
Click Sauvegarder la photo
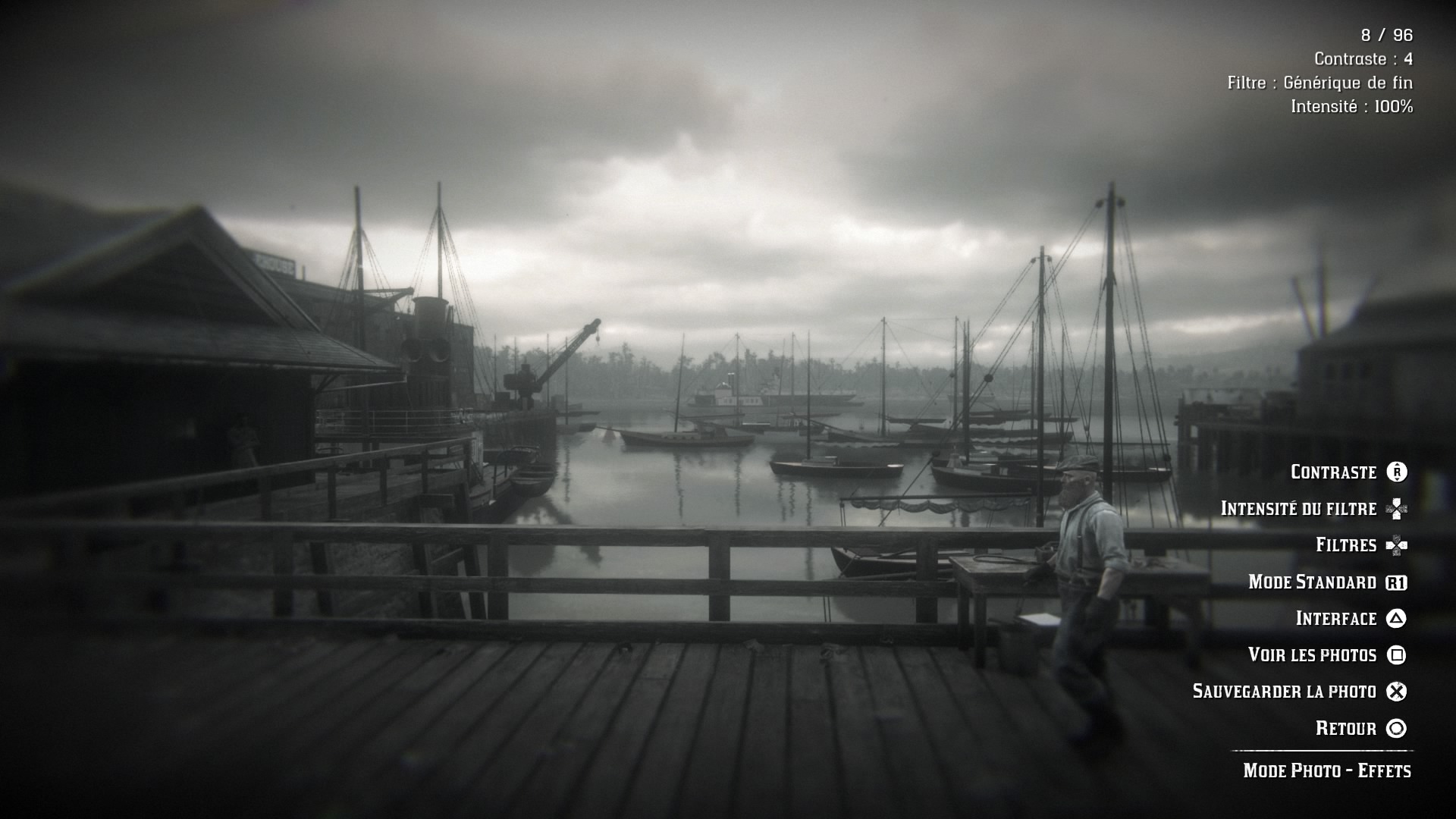pos(1284,692)
